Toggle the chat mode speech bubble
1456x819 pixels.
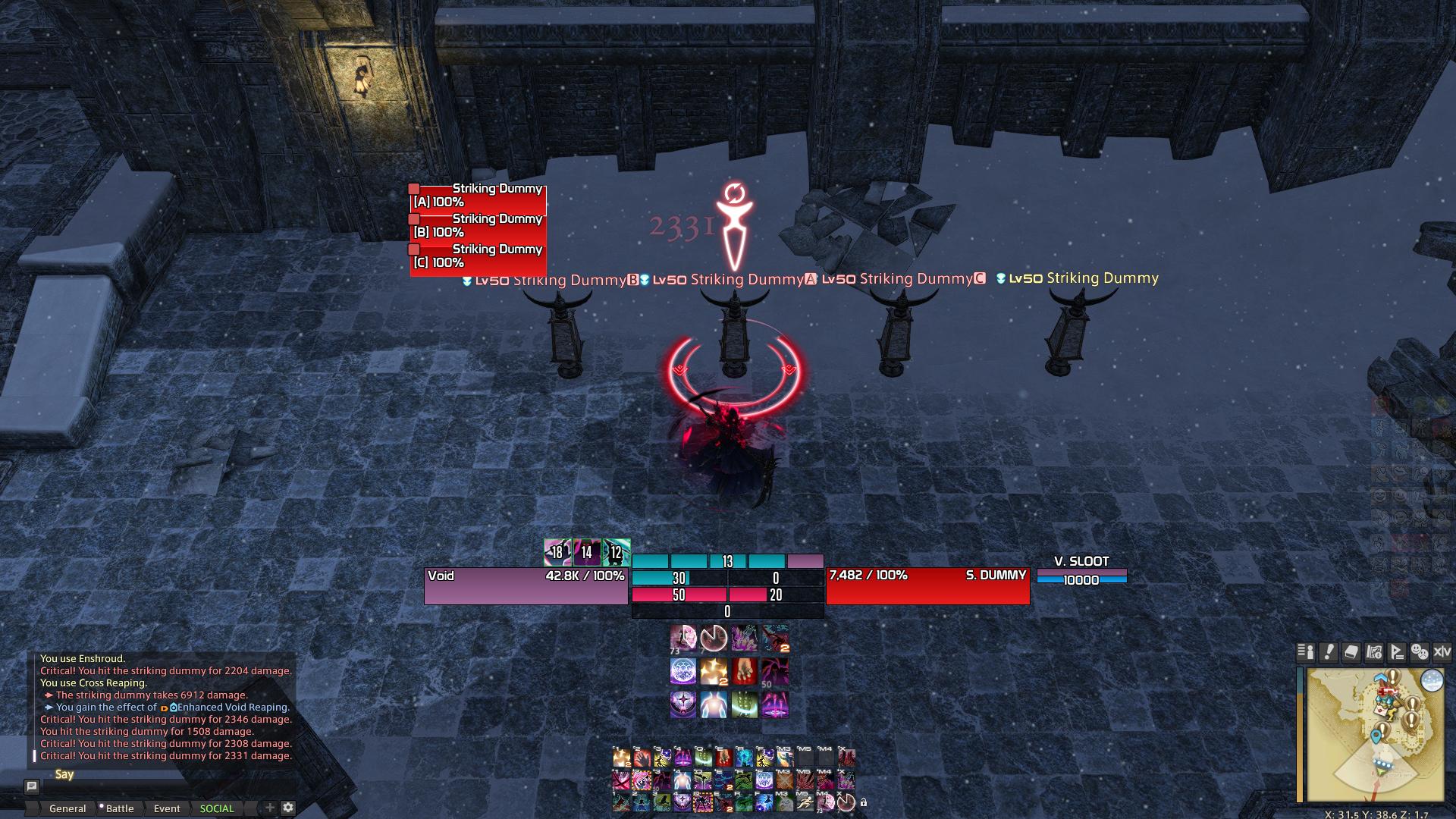(32, 788)
